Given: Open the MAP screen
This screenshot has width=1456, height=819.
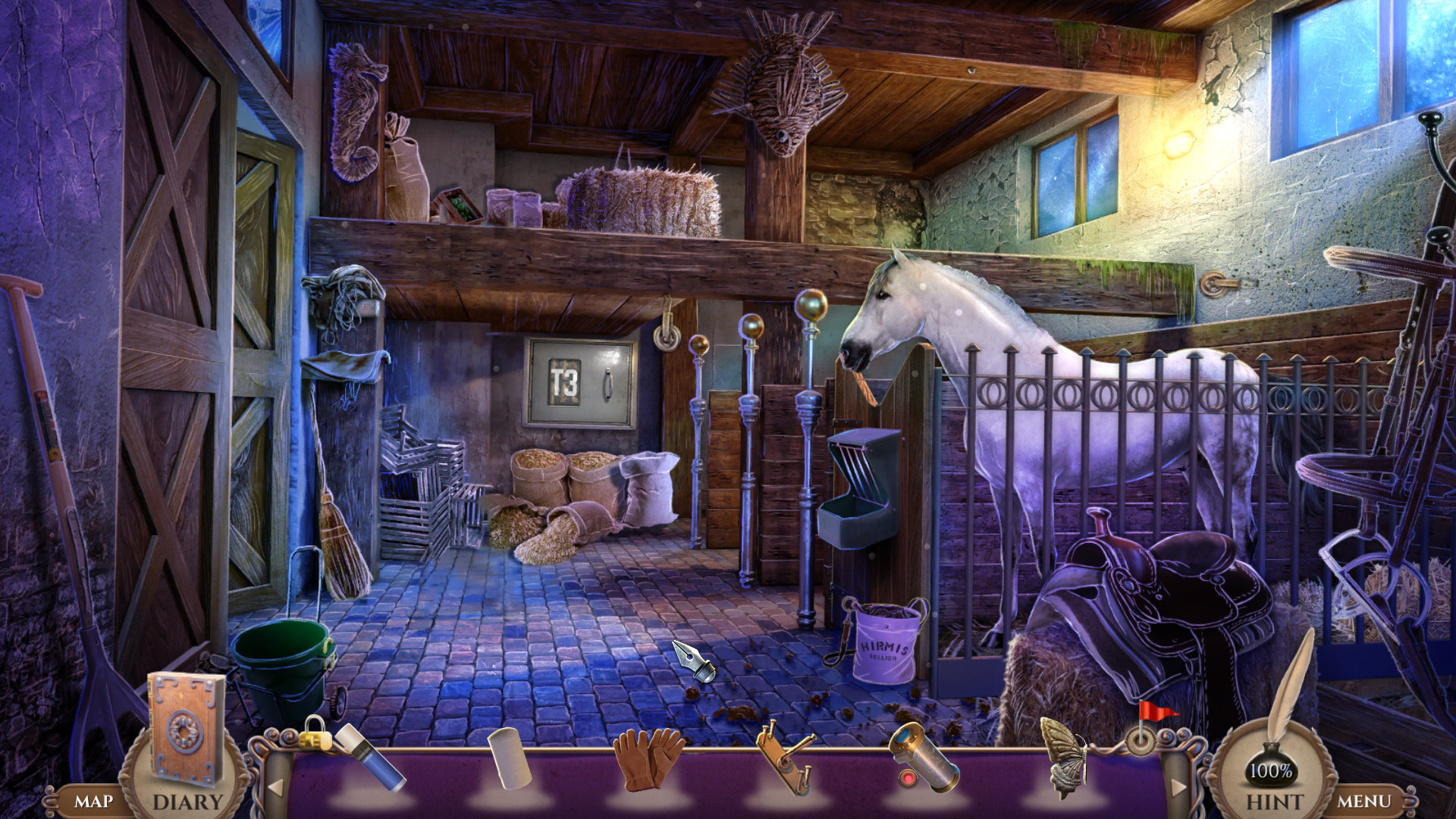Looking at the screenshot, I should click(94, 799).
